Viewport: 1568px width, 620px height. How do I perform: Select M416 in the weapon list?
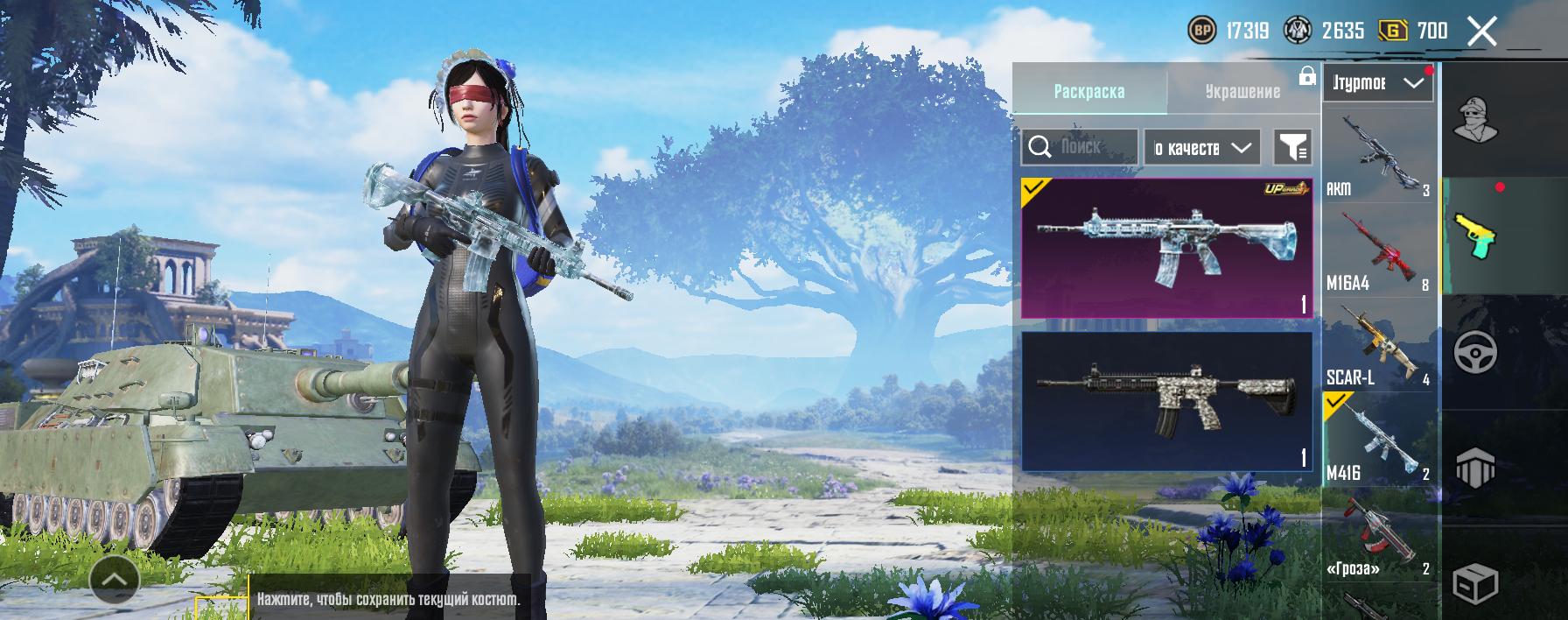(1377, 440)
